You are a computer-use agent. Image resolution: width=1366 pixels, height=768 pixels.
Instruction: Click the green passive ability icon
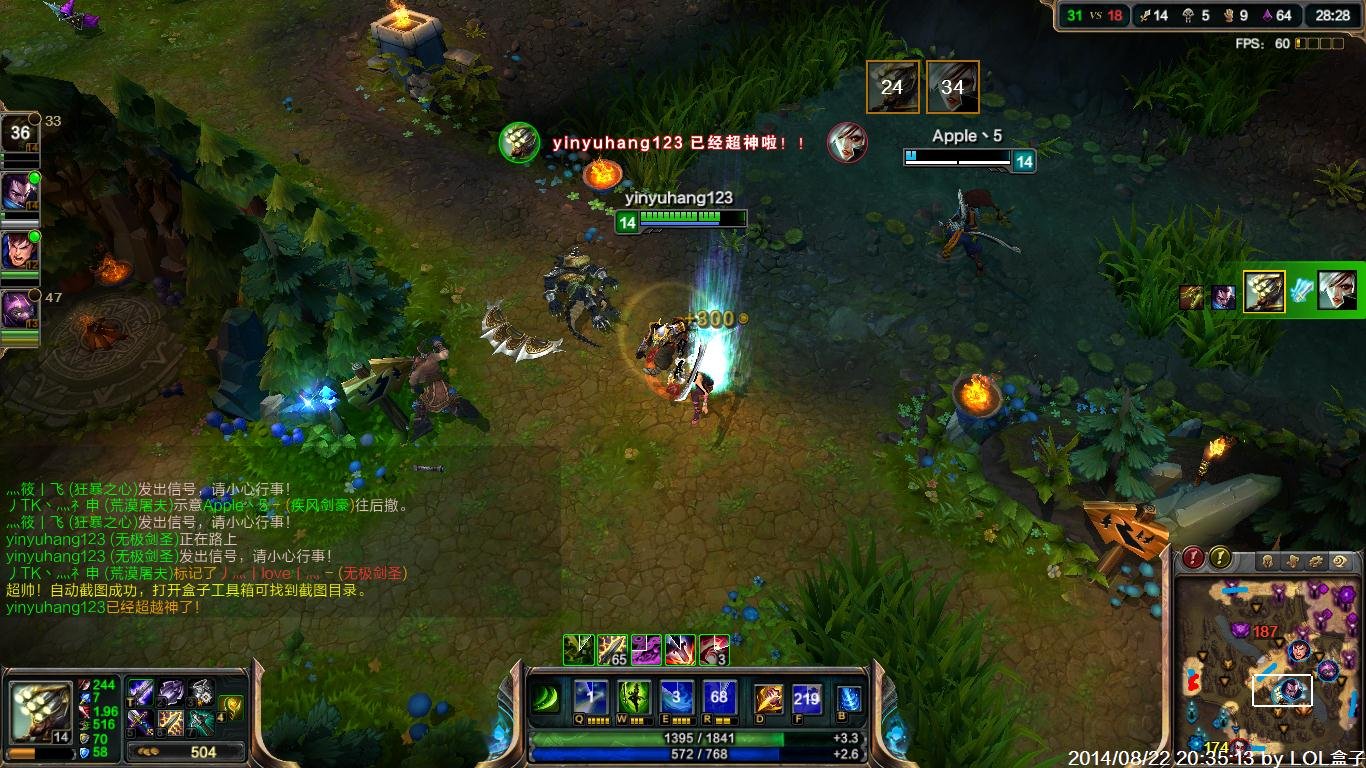click(x=545, y=697)
